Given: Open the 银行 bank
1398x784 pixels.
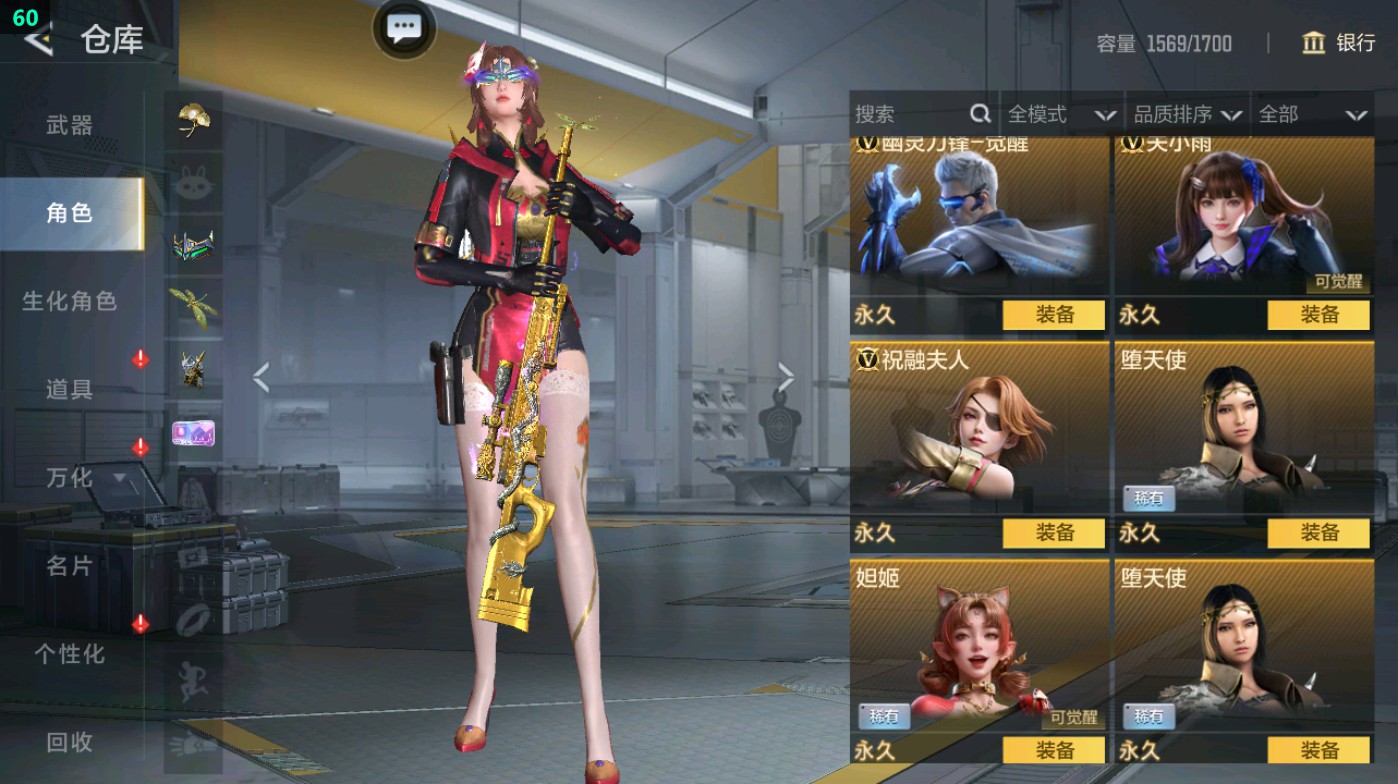Looking at the screenshot, I should 1338,43.
